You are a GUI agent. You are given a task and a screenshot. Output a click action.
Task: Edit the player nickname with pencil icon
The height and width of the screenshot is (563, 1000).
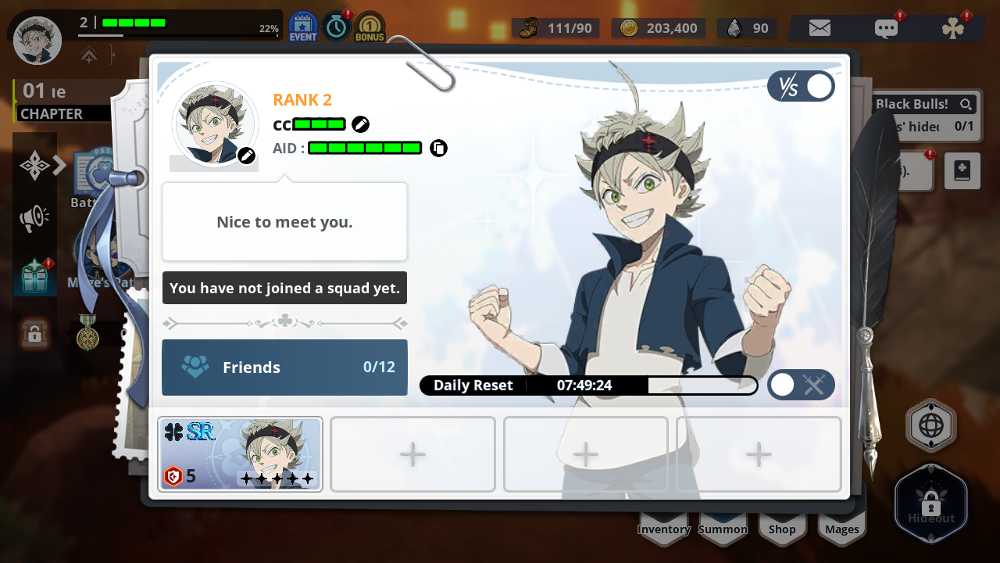361,125
